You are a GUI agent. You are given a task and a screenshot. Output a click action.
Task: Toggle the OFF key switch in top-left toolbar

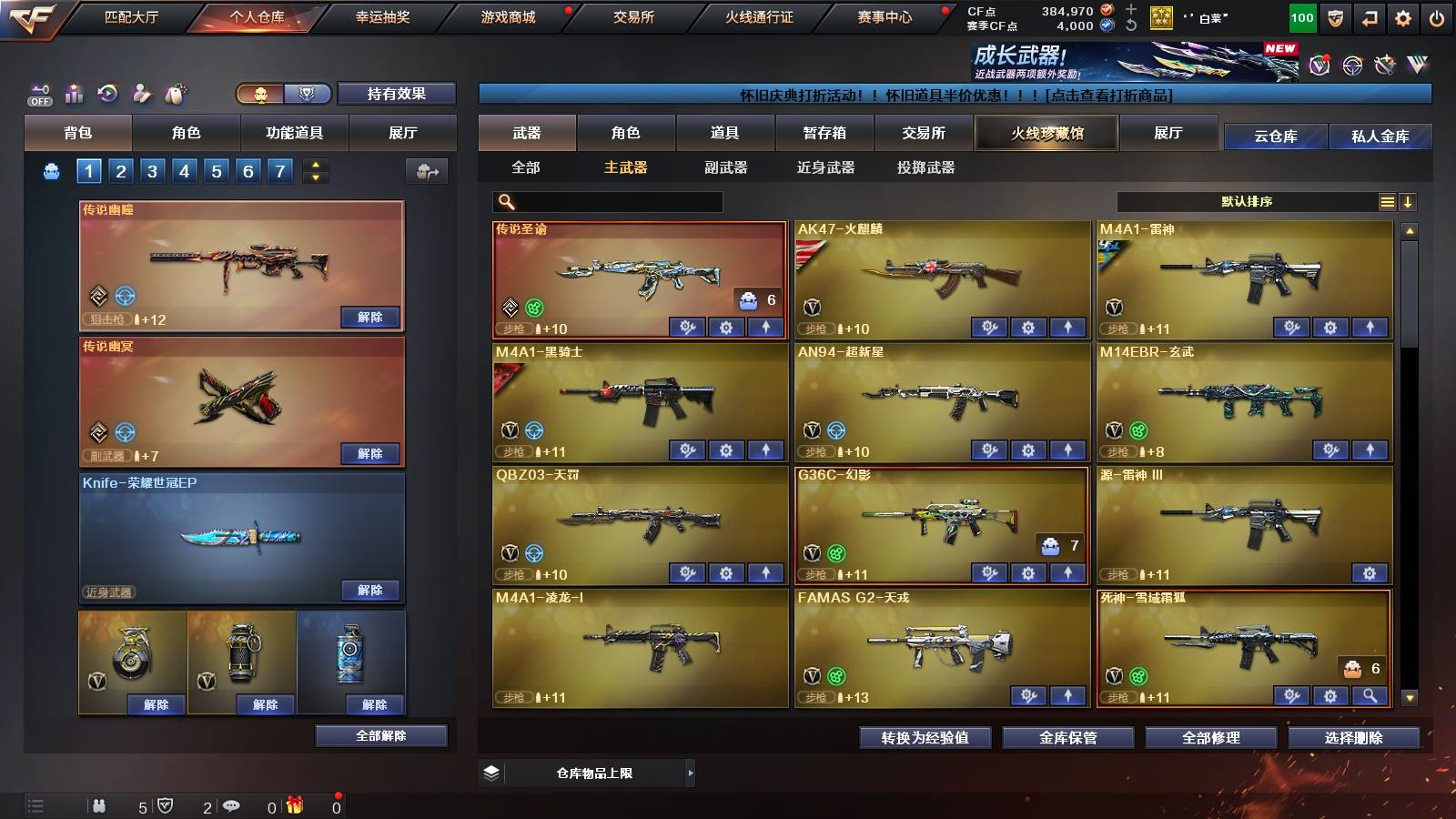(39, 95)
